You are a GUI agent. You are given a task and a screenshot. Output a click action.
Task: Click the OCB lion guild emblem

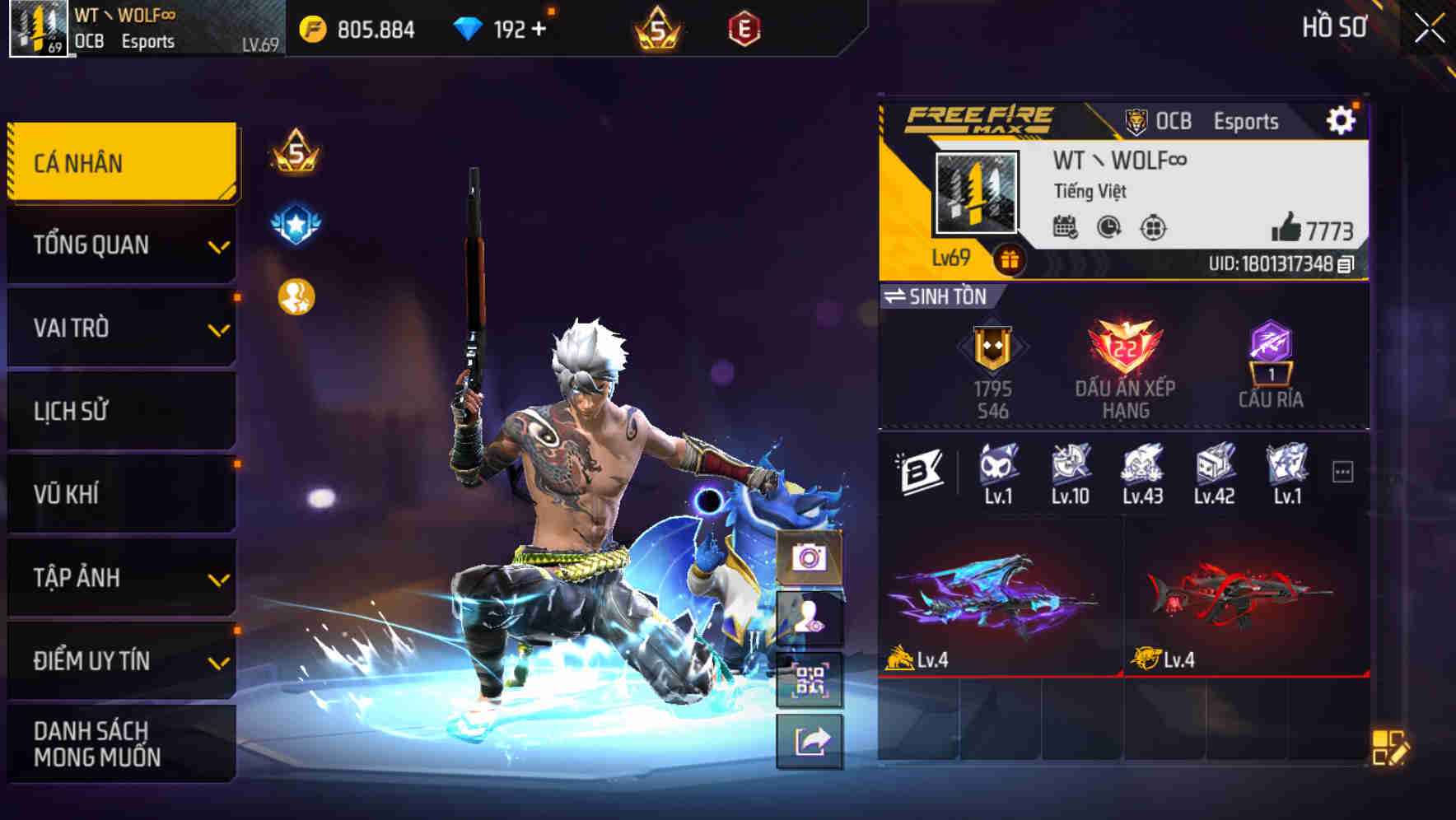(x=1137, y=120)
